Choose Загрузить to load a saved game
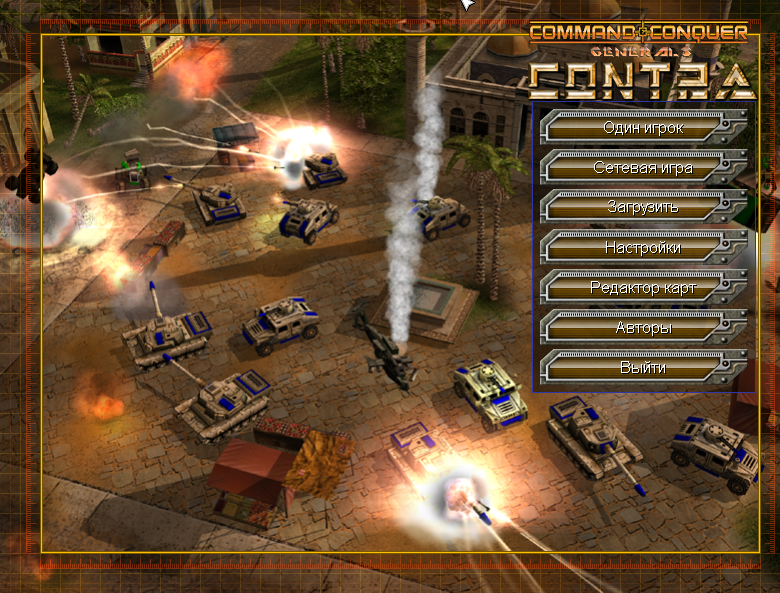Image resolution: width=780 pixels, height=593 pixels. (x=642, y=207)
